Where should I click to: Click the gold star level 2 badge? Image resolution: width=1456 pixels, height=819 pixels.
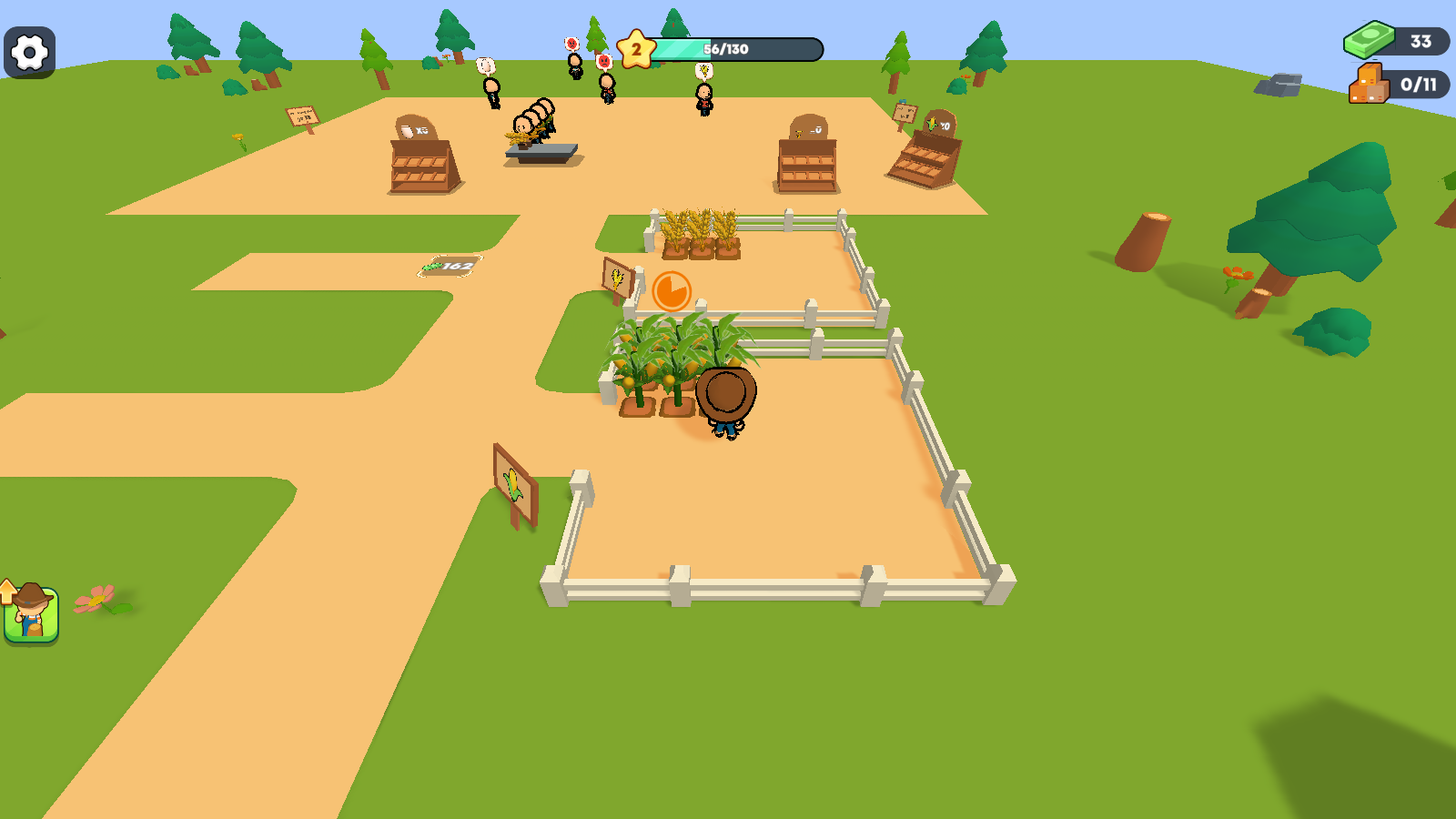click(x=635, y=48)
